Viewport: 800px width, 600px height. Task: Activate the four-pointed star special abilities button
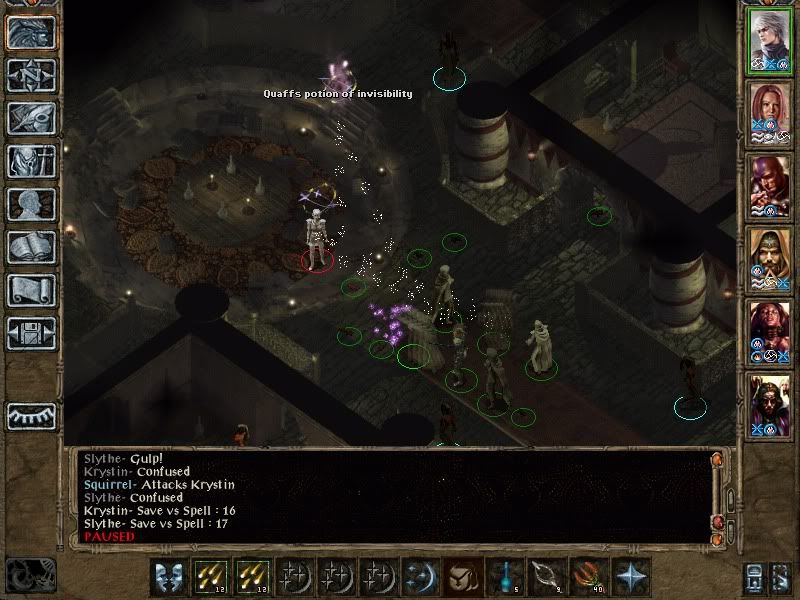tap(631, 577)
